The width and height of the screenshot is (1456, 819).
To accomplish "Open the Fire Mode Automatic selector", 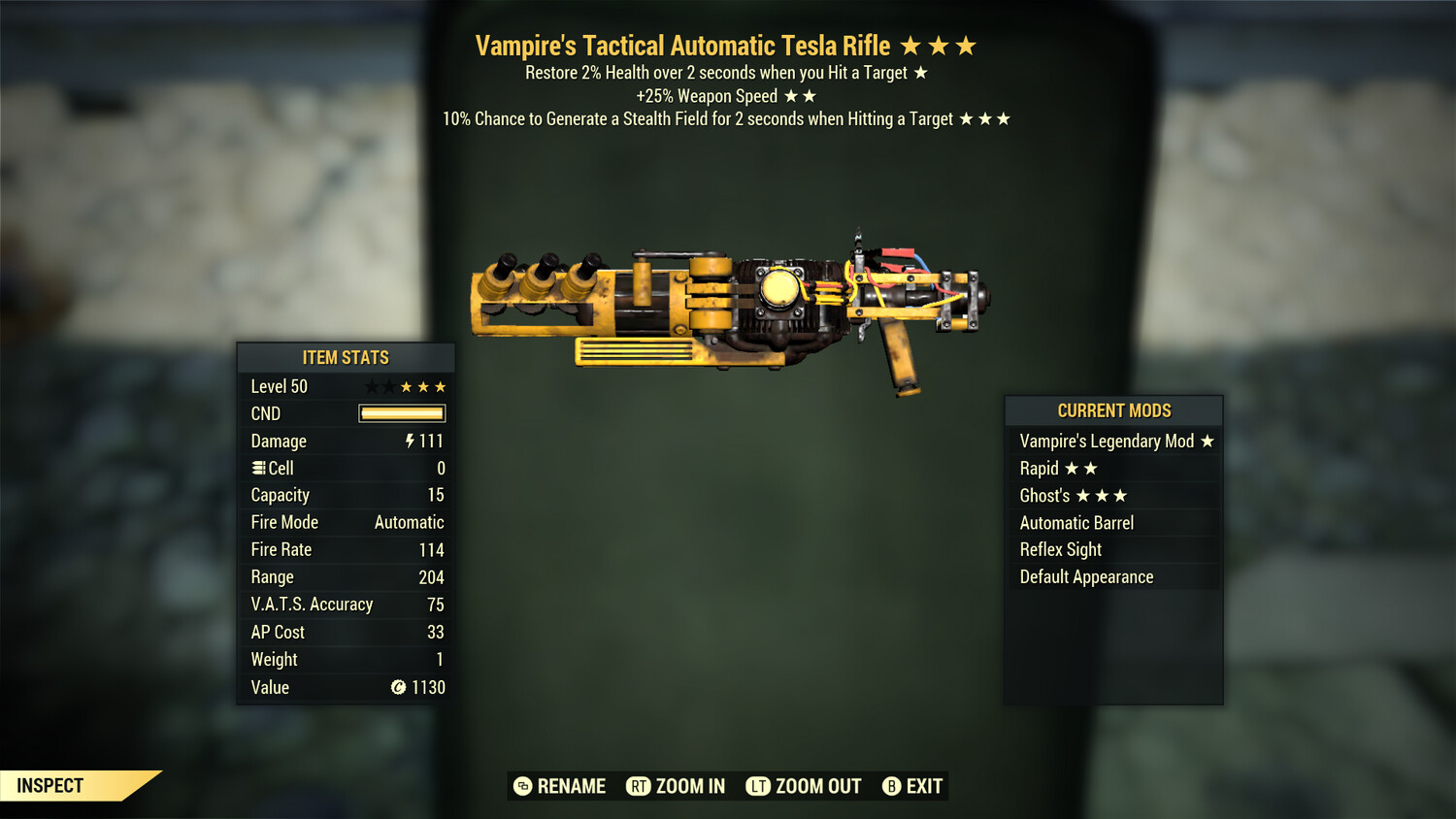I will [x=409, y=522].
